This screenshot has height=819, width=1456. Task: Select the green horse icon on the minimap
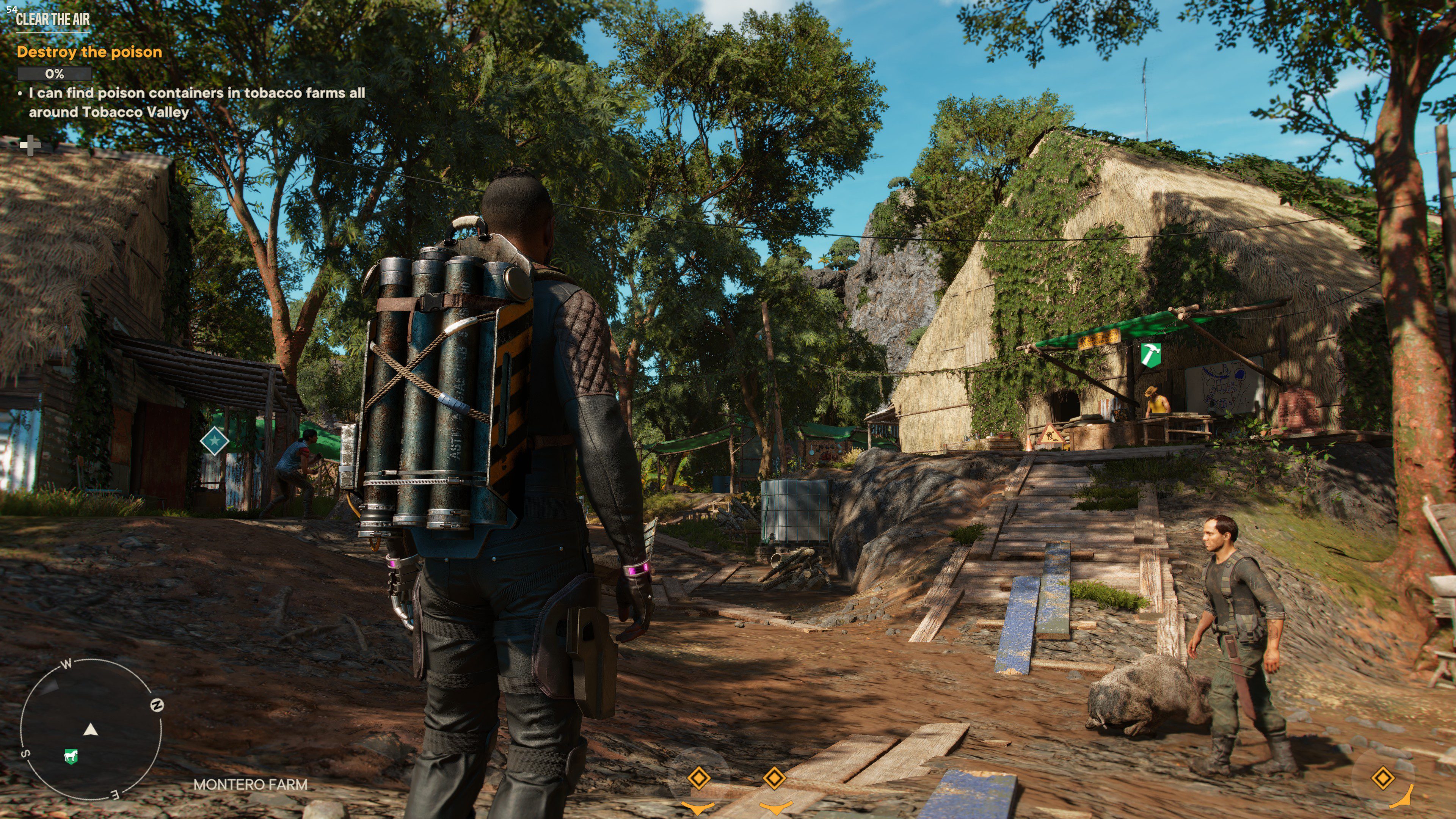point(71,756)
